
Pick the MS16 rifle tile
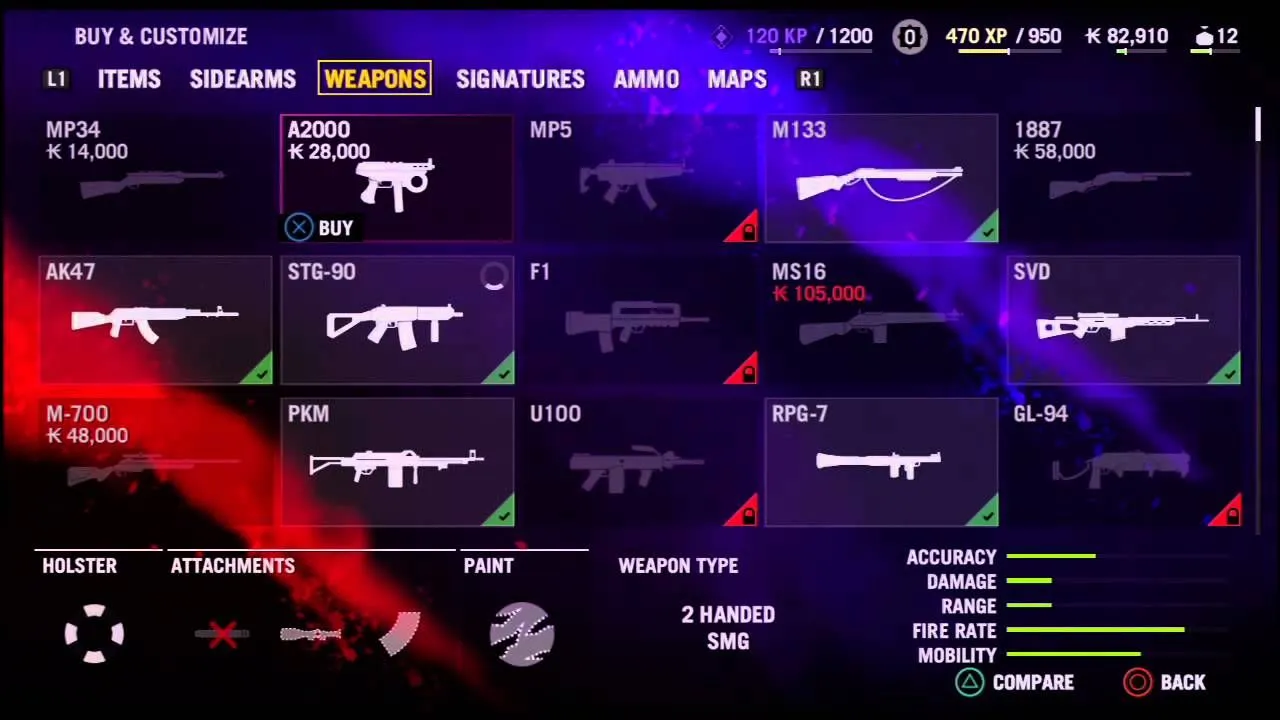881,320
